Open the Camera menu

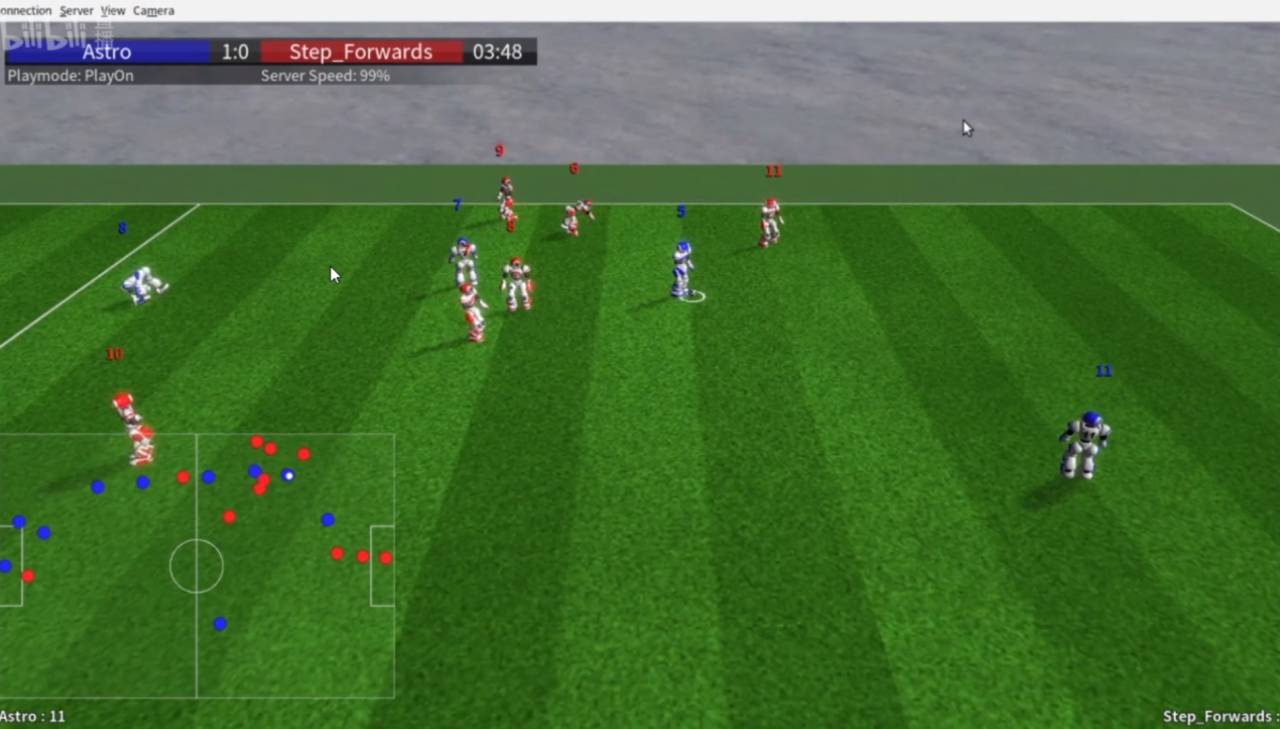153,11
